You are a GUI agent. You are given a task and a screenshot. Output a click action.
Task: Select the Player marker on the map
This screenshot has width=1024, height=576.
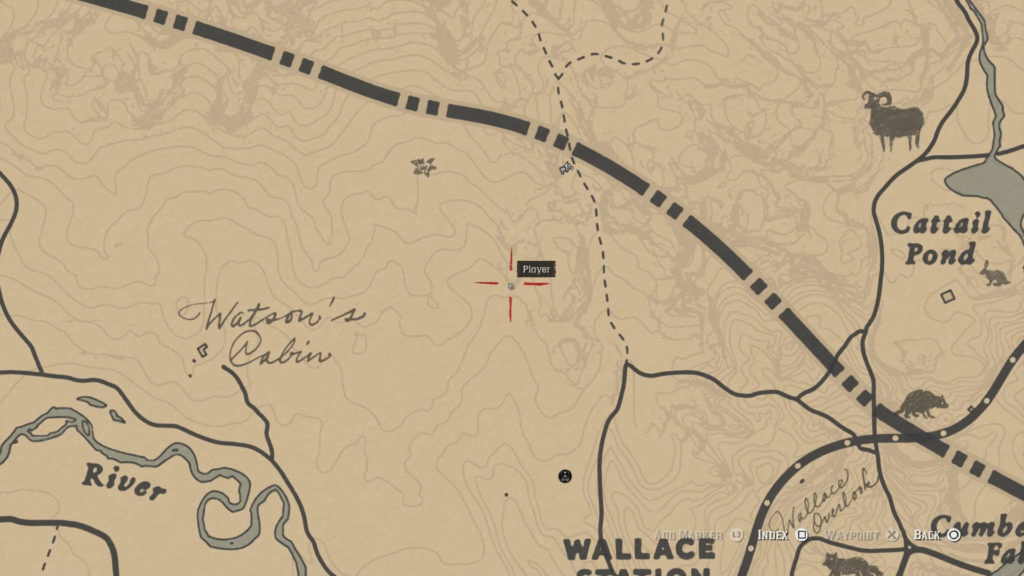[x=511, y=286]
